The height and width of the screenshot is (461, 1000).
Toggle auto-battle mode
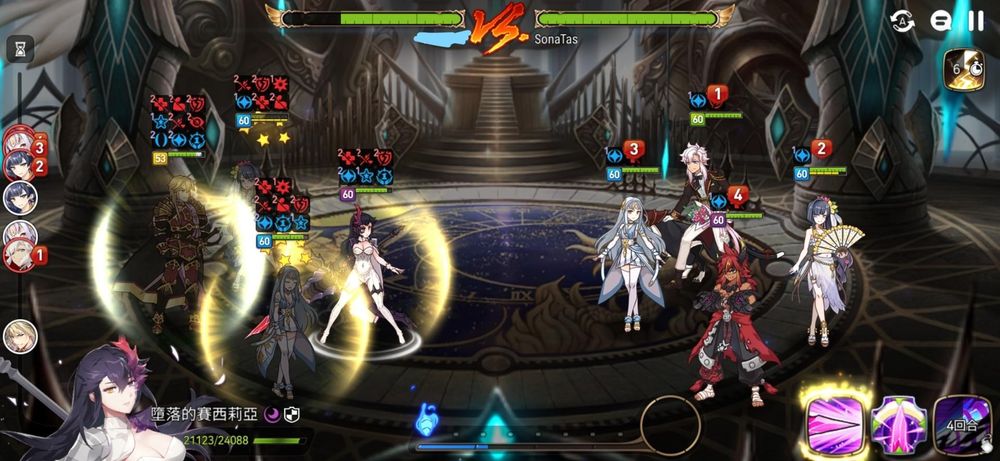pos(903,21)
